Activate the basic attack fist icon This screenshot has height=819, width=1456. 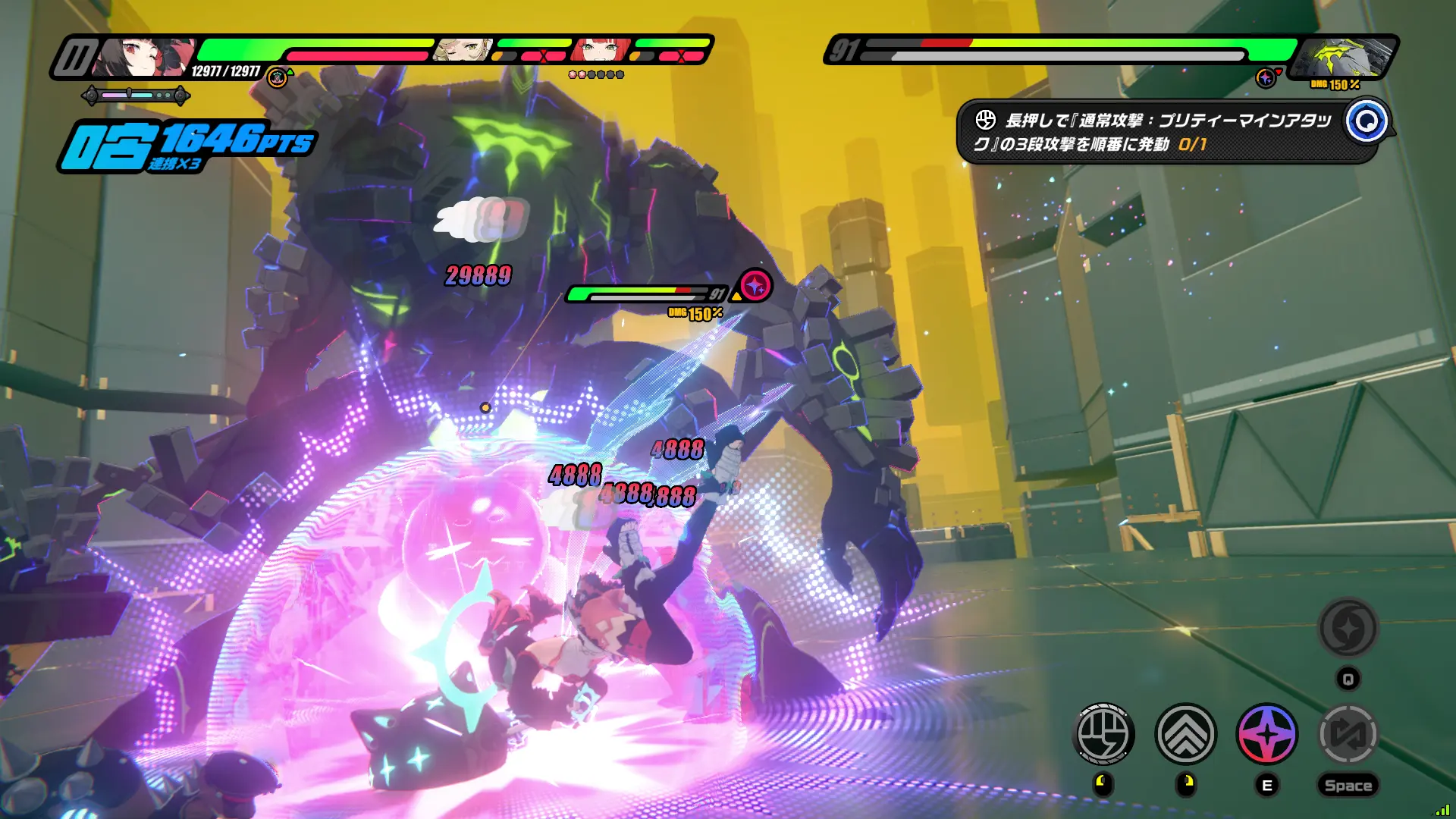tap(1104, 733)
